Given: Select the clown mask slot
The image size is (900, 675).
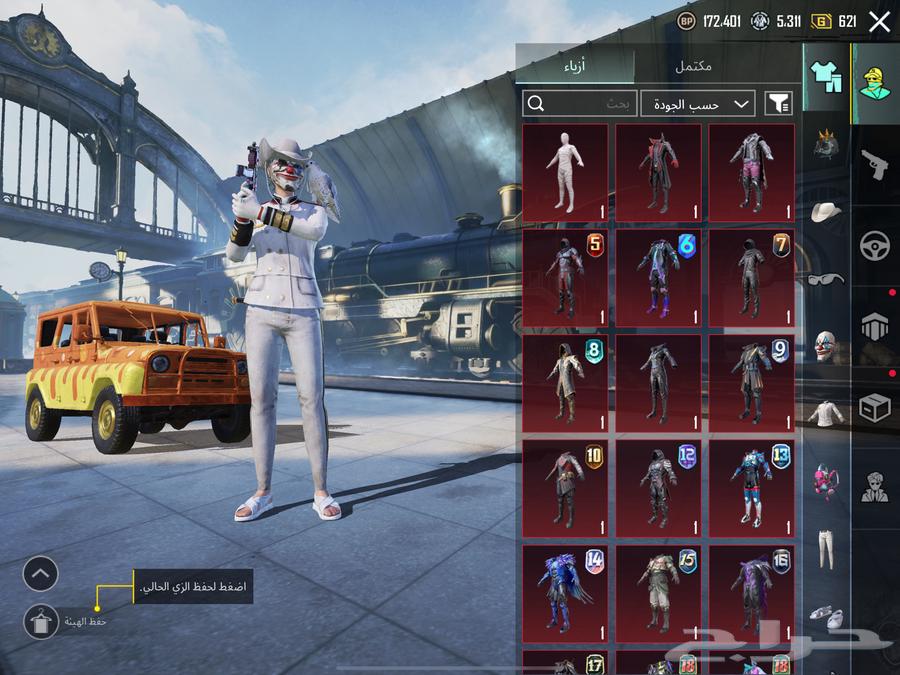Looking at the screenshot, I should (826, 347).
